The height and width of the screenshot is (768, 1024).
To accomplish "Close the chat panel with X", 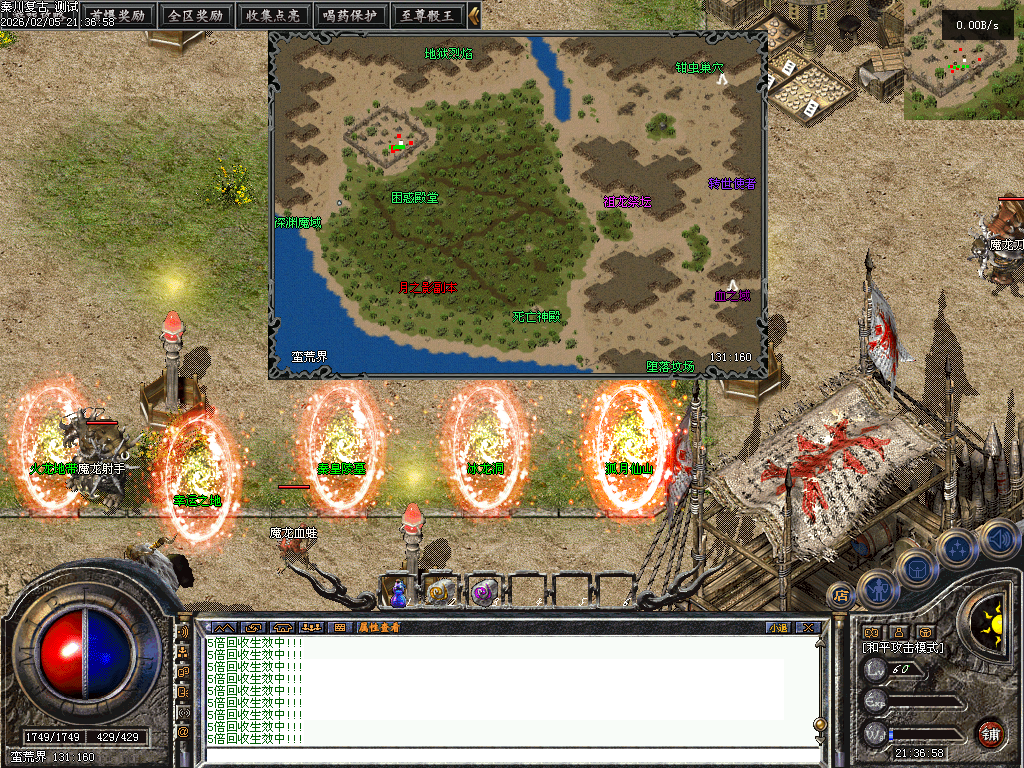I will tap(808, 627).
